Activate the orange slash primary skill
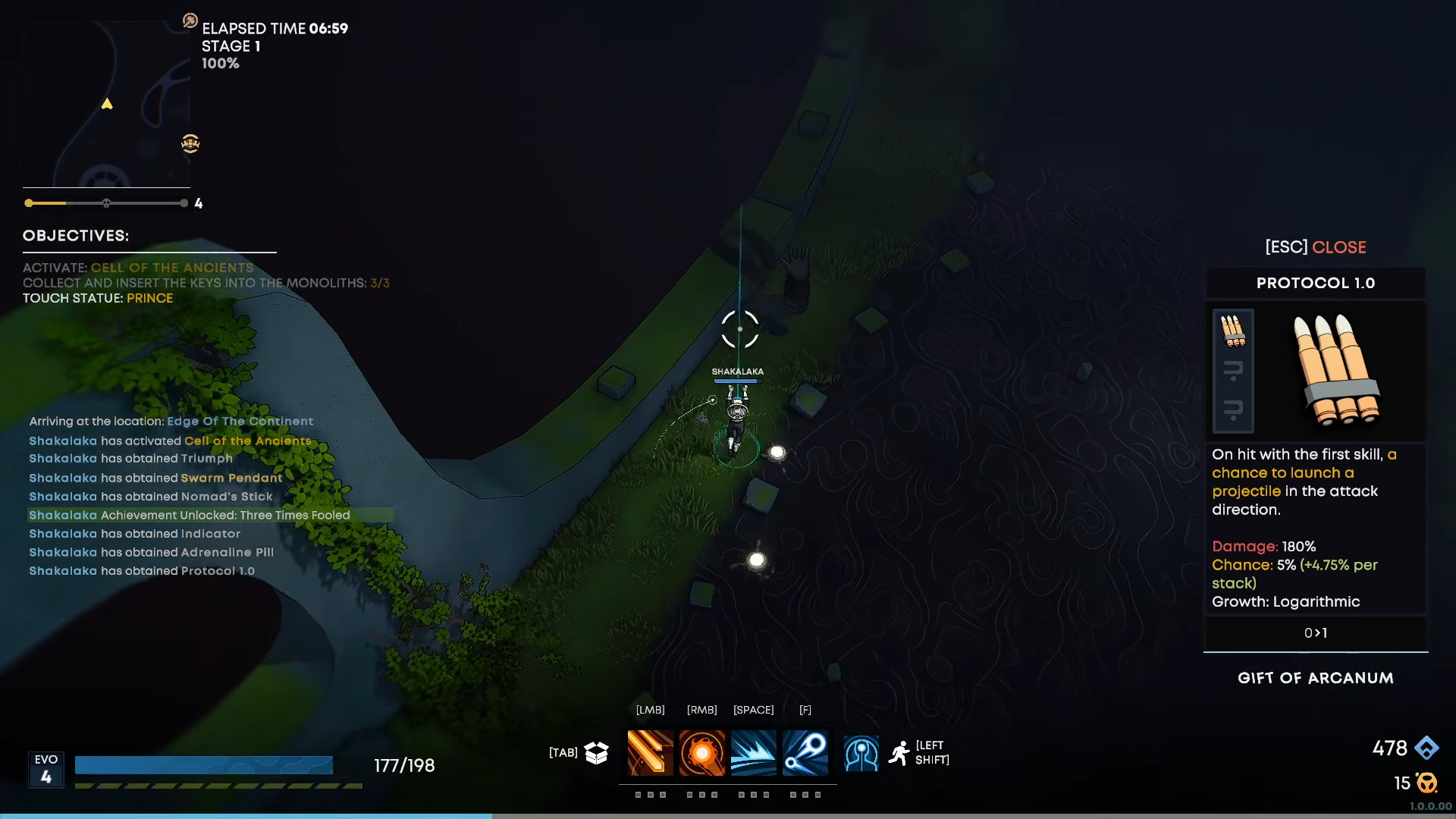 (650, 753)
